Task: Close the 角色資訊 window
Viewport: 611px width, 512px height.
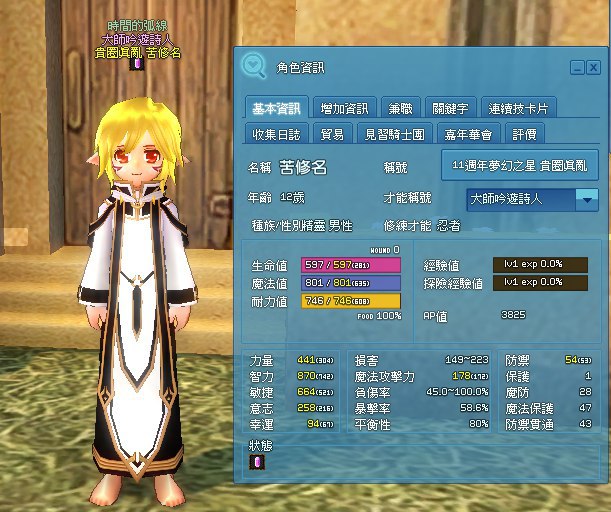Action: (594, 68)
